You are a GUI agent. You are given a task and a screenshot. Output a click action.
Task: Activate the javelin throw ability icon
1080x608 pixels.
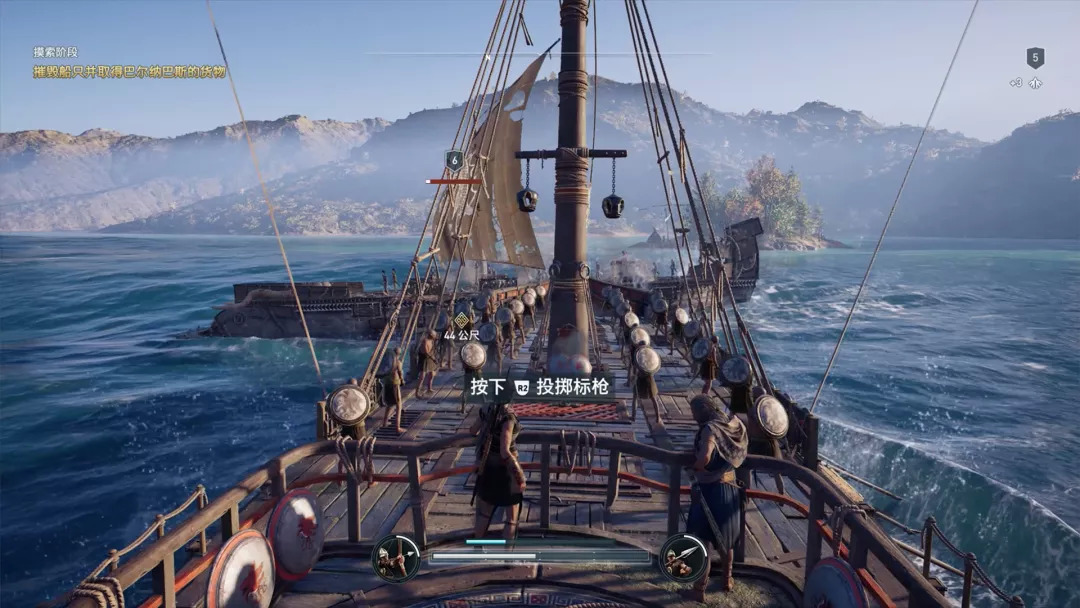684,558
